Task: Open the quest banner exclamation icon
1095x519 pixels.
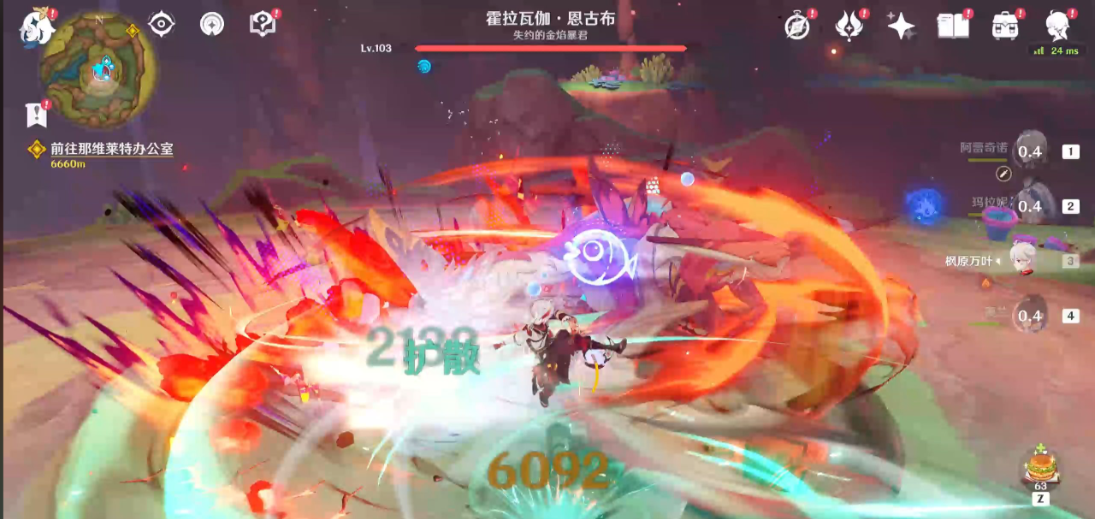Action: pos(37,115)
